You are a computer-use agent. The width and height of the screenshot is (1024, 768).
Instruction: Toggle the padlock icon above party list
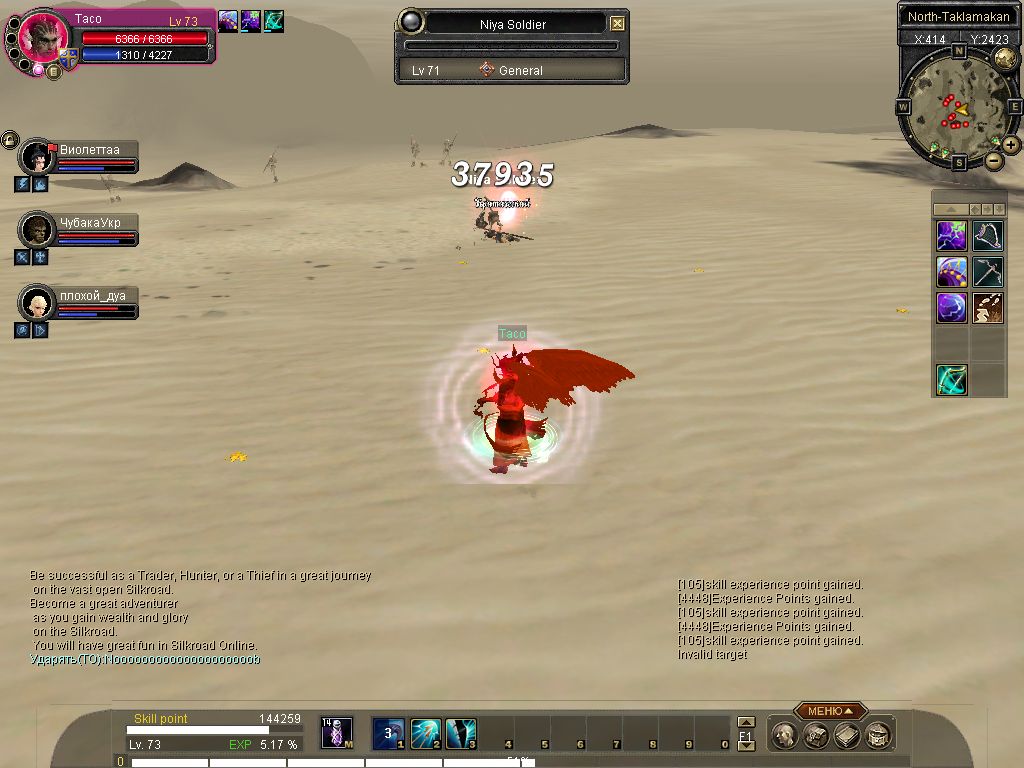coord(9,139)
